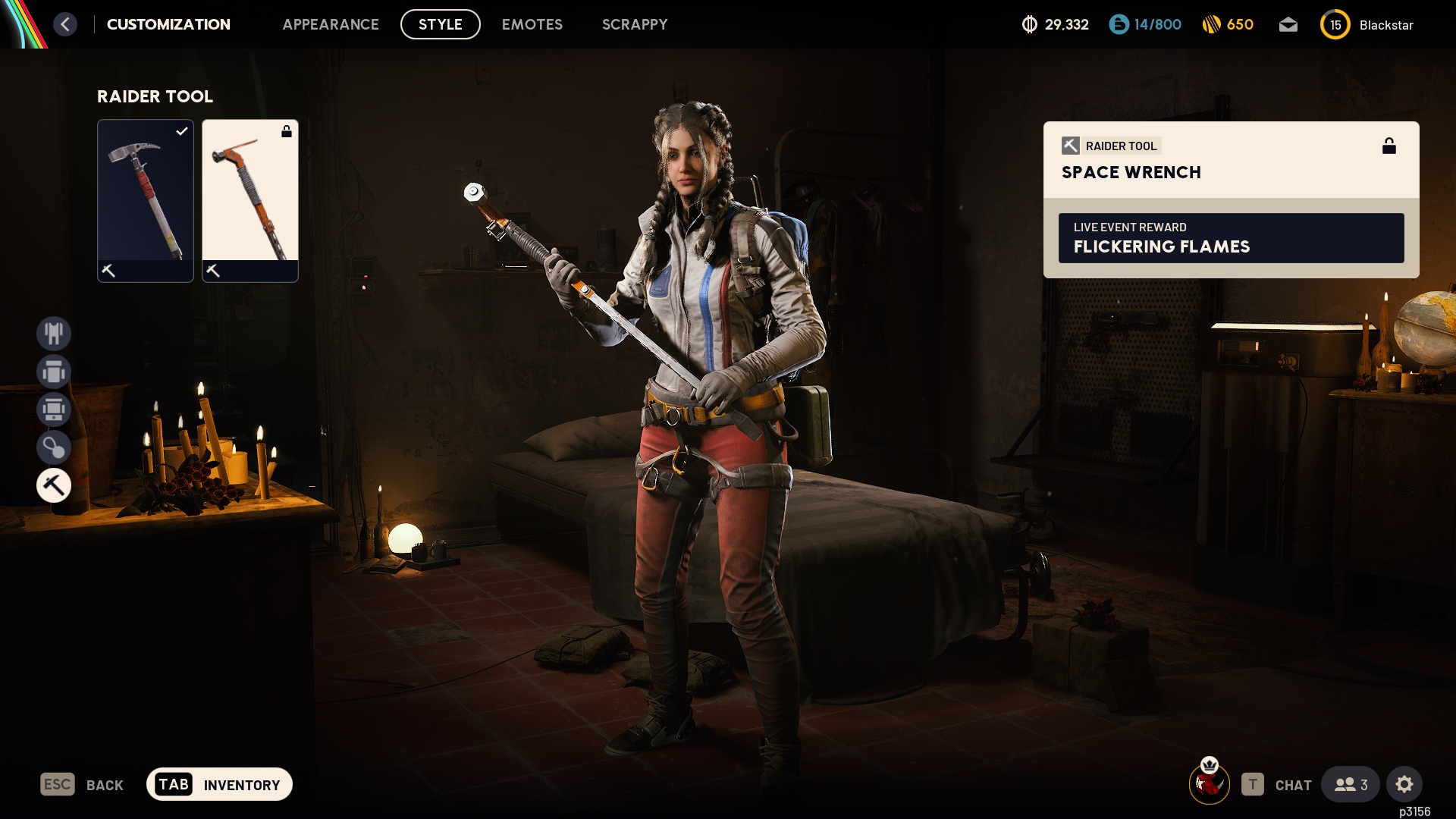Image resolution: width=1456 pixels, height=819 pixels.
Task: Toggle the checkmark on equipped tool
Action: tap(180, 131)
